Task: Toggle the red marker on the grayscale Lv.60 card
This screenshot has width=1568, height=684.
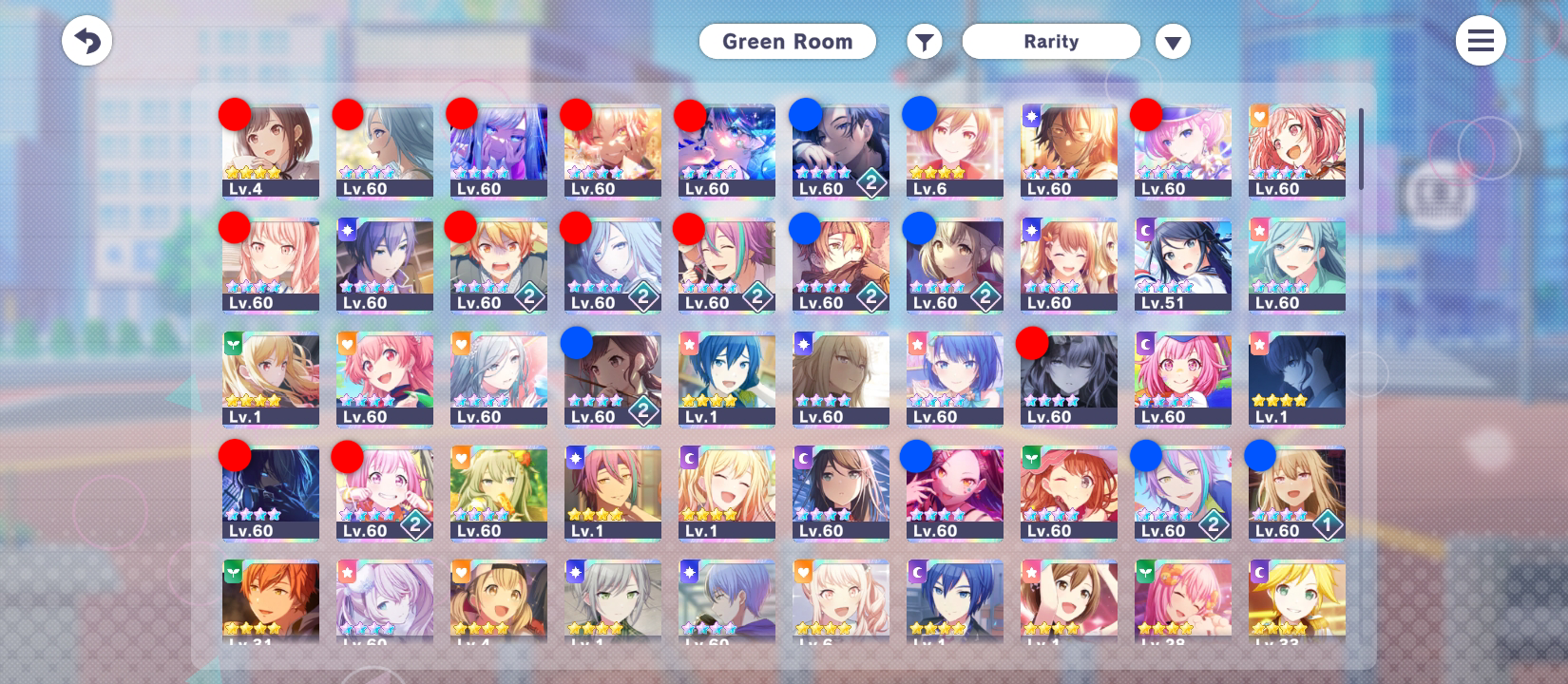Action: pos(1032,344)
